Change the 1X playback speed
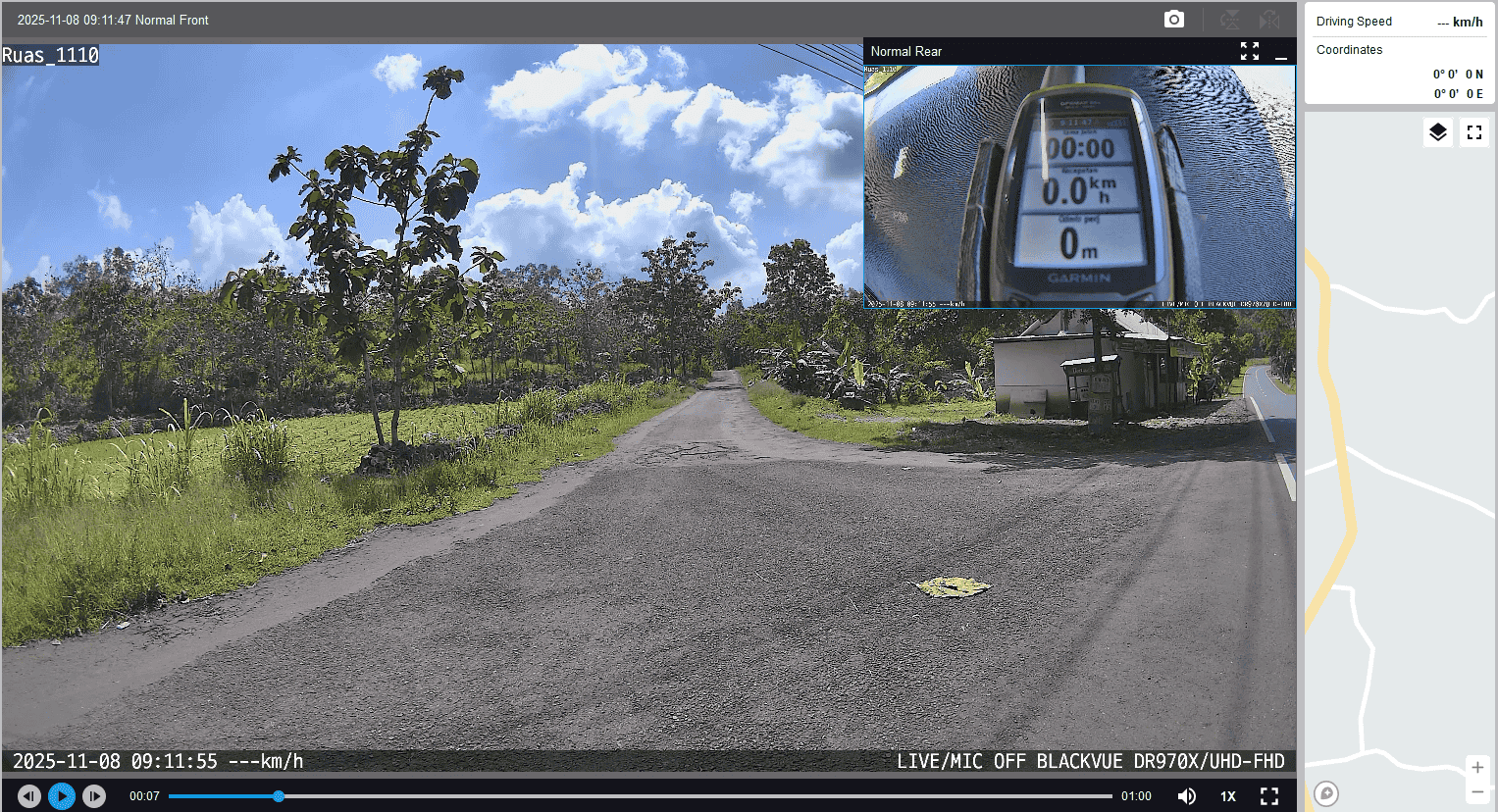 pos(1227,796)
